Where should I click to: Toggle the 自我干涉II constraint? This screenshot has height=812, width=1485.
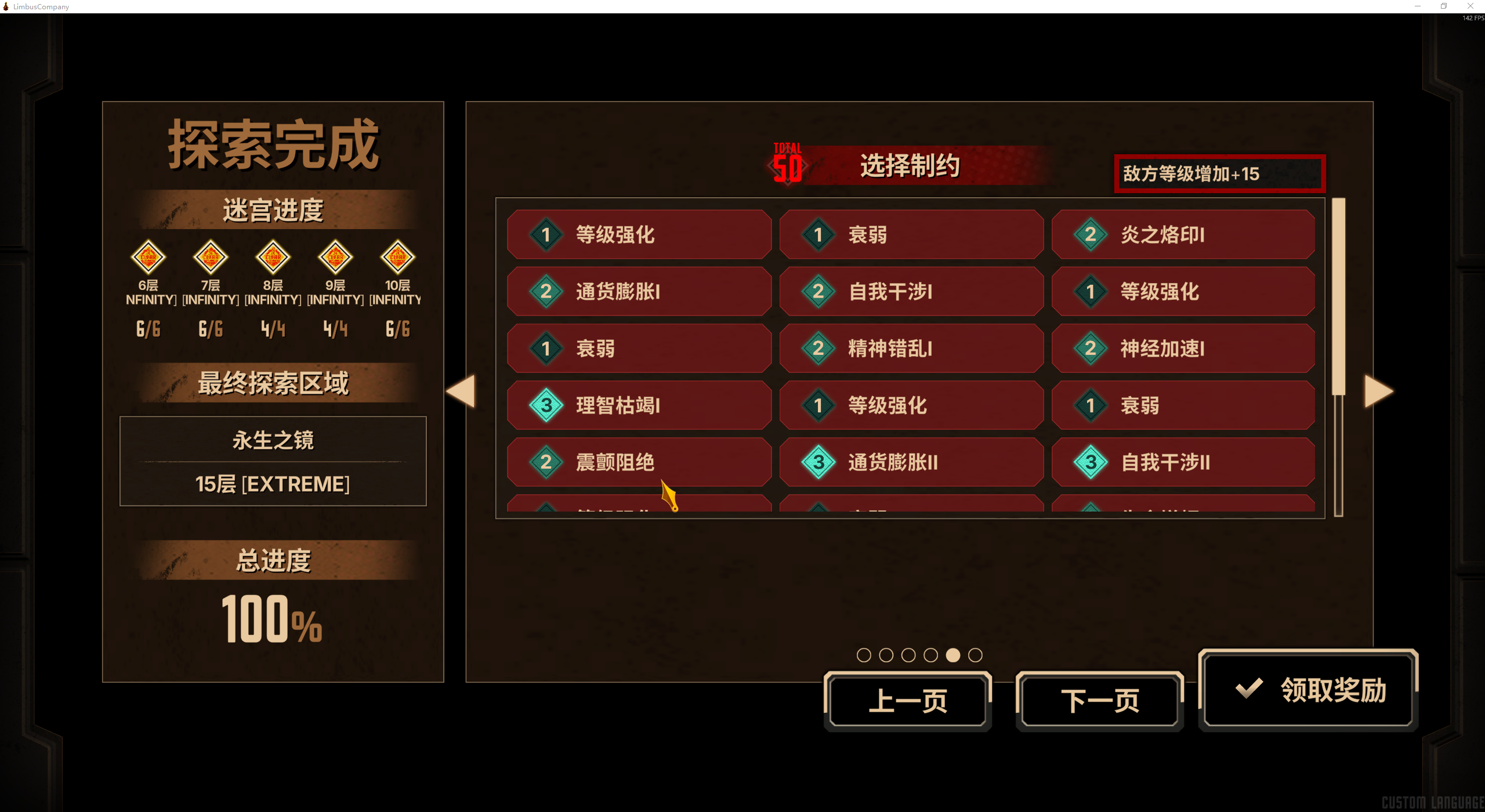click(1183, 462)
